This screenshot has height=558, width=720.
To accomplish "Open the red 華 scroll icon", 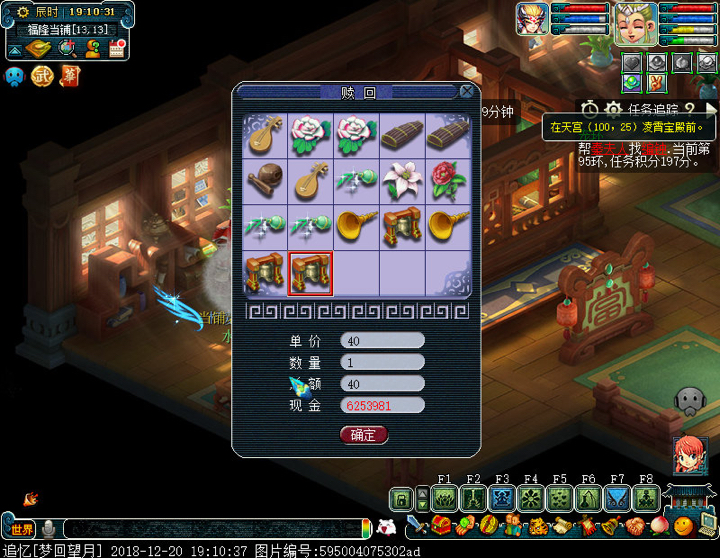I will click(69, 76).
